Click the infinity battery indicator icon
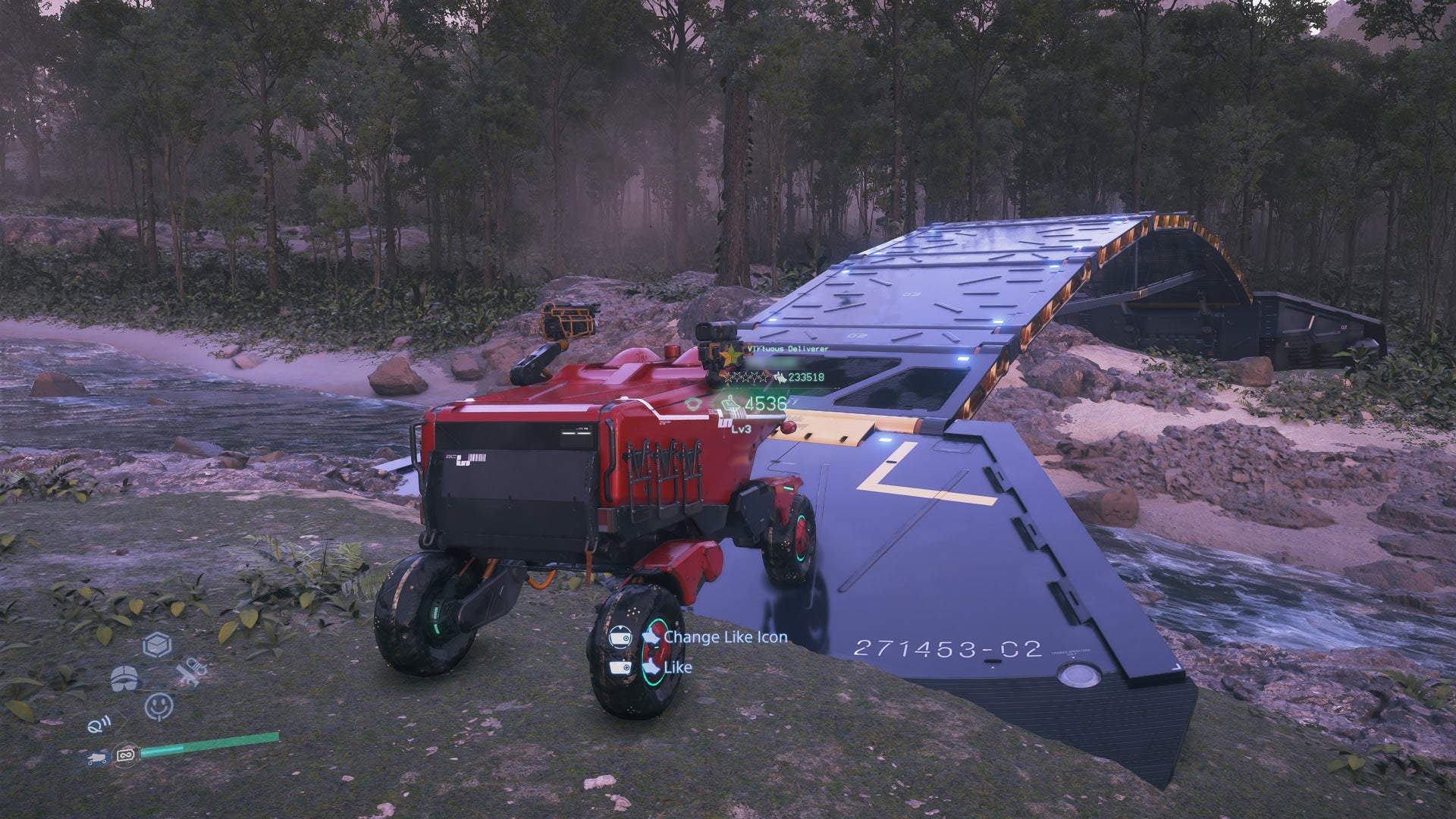The width and height of the screenshot is (1456, 819). click(x=126, y=756)
